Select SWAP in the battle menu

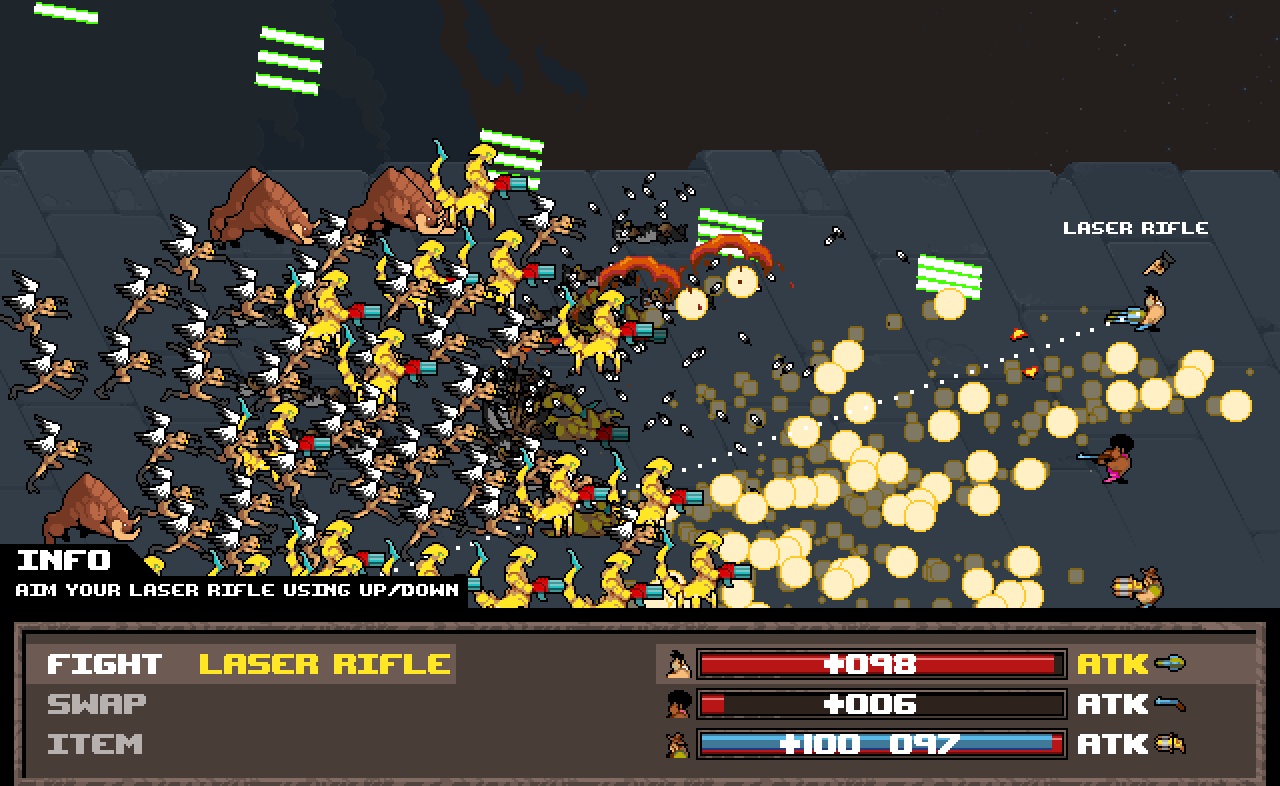(x=97, y=703)
